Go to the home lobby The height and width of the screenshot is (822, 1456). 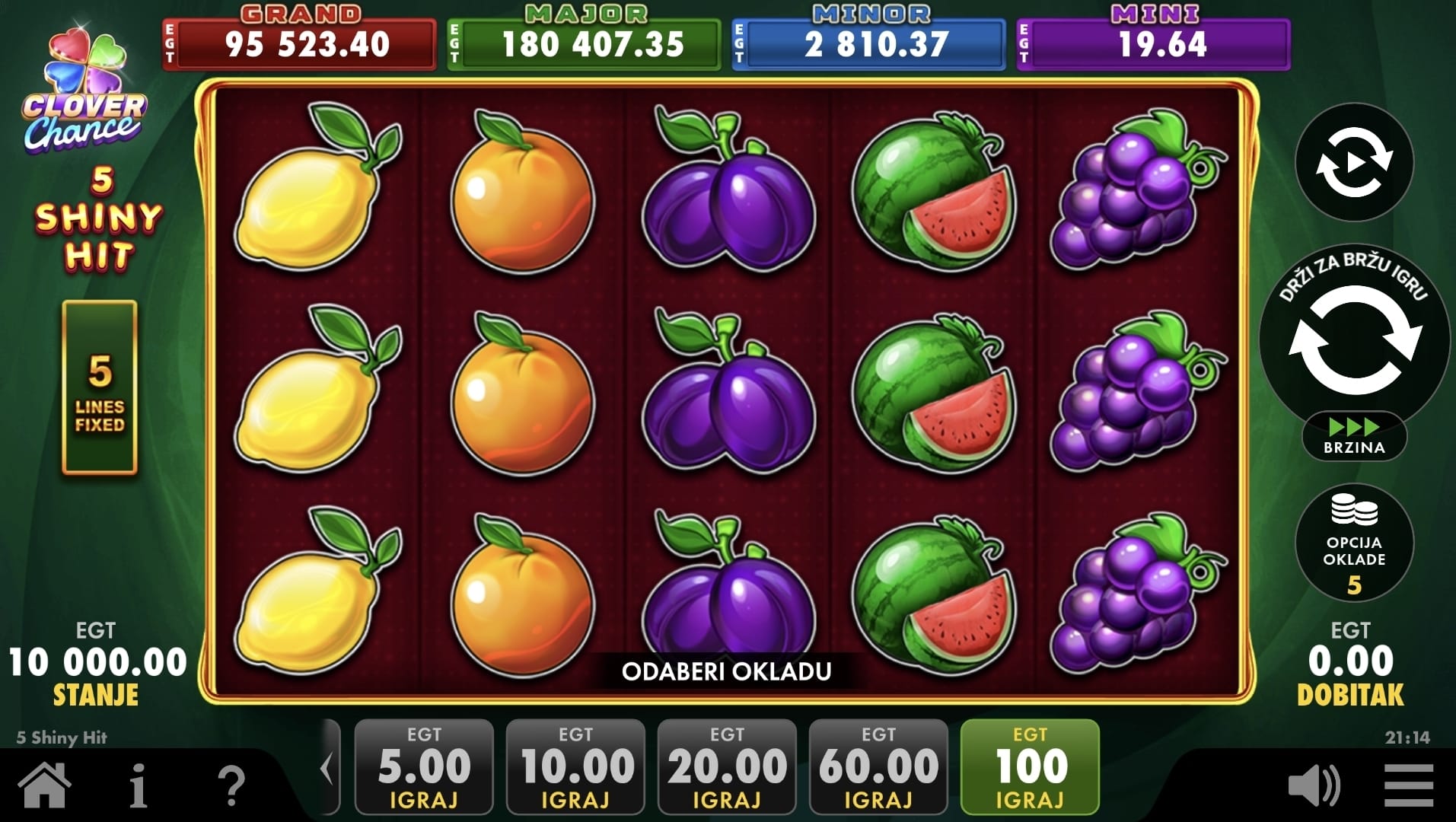coord(45,784)
